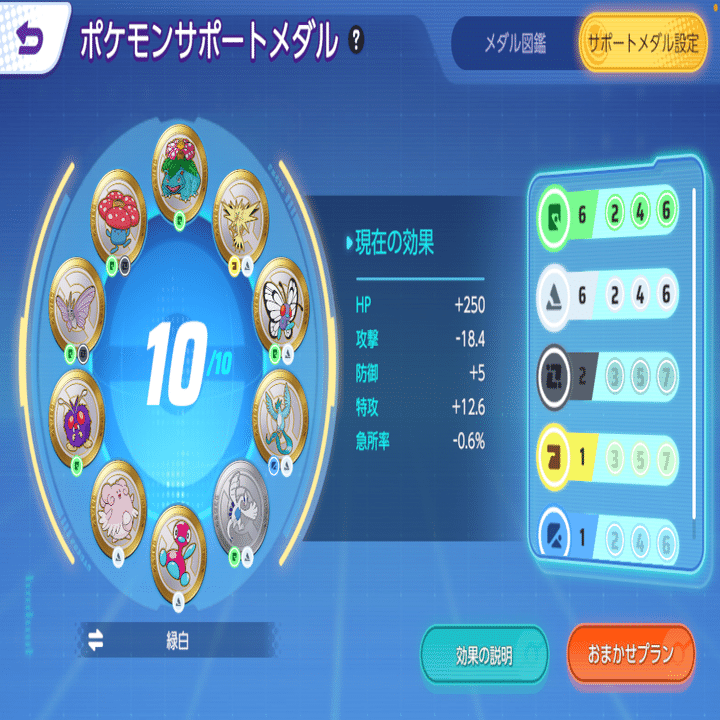Open the 効果の説明 button
The width and height of the screenshot is (720, 720).
coord(484,655)
